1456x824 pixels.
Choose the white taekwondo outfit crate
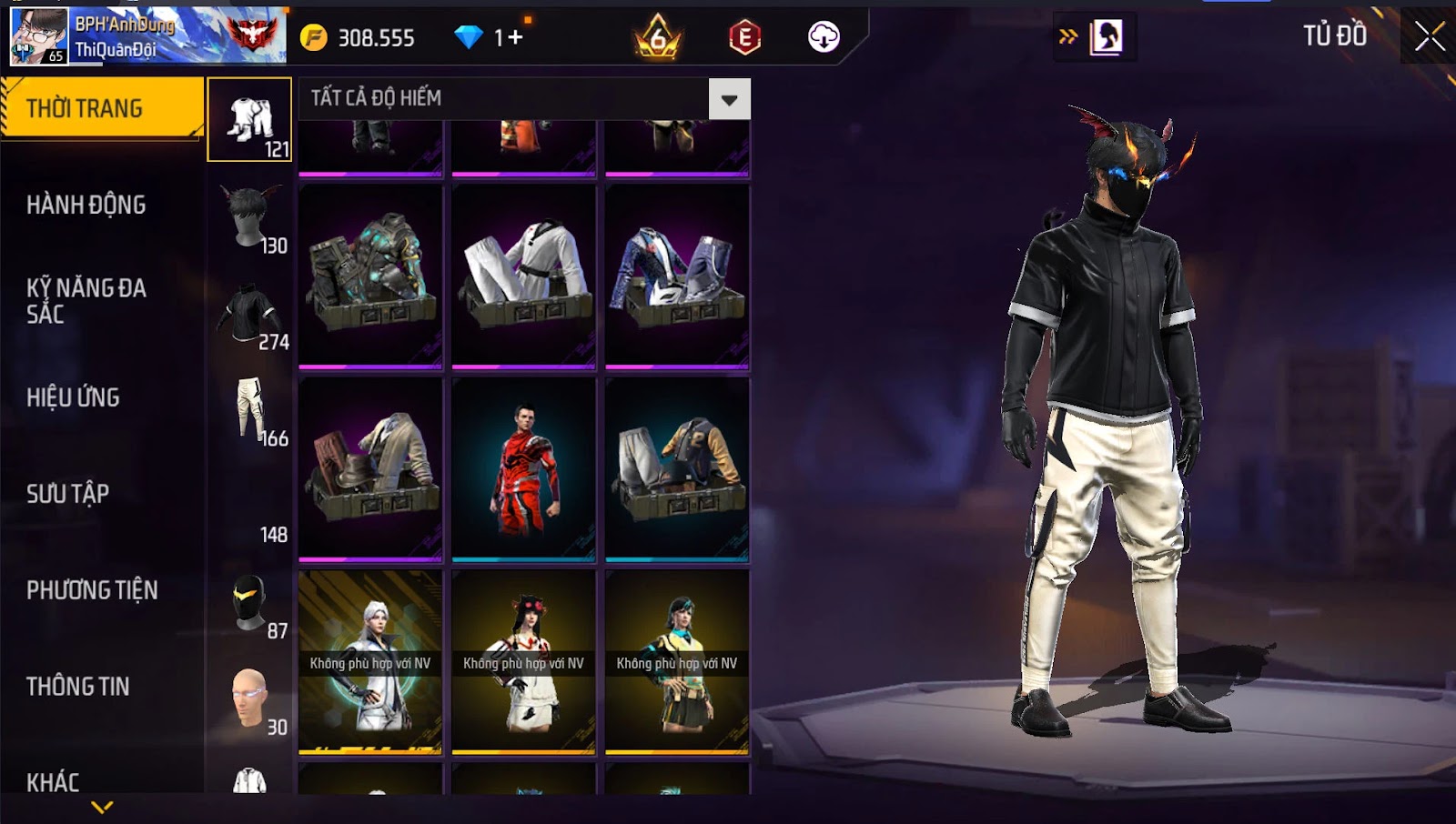[x=524, y=276]
